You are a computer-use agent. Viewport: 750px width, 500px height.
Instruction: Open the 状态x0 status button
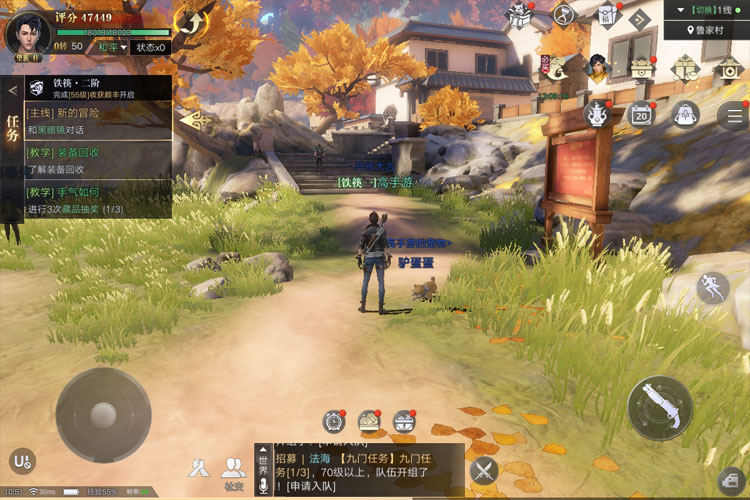(x=152, y=46)
